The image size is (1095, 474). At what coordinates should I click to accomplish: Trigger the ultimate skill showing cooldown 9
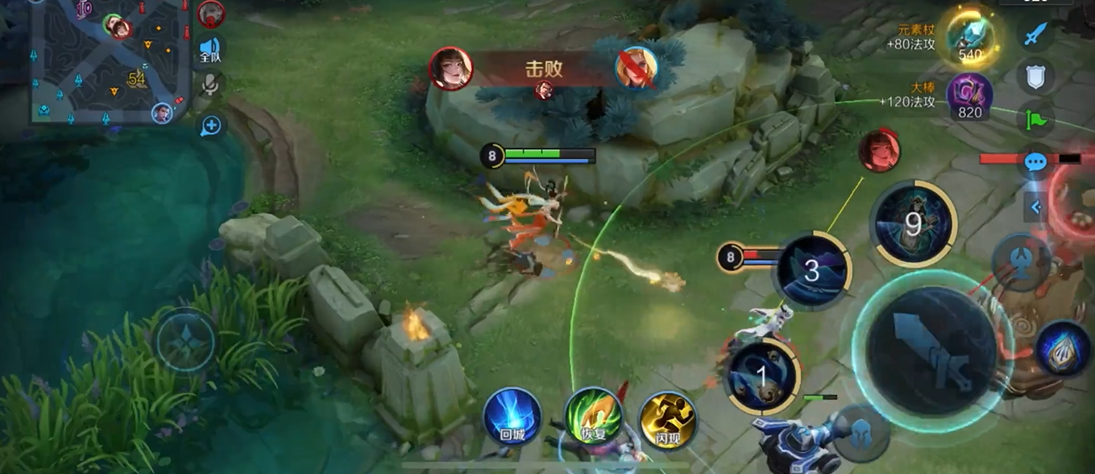[x=912, y=224]
